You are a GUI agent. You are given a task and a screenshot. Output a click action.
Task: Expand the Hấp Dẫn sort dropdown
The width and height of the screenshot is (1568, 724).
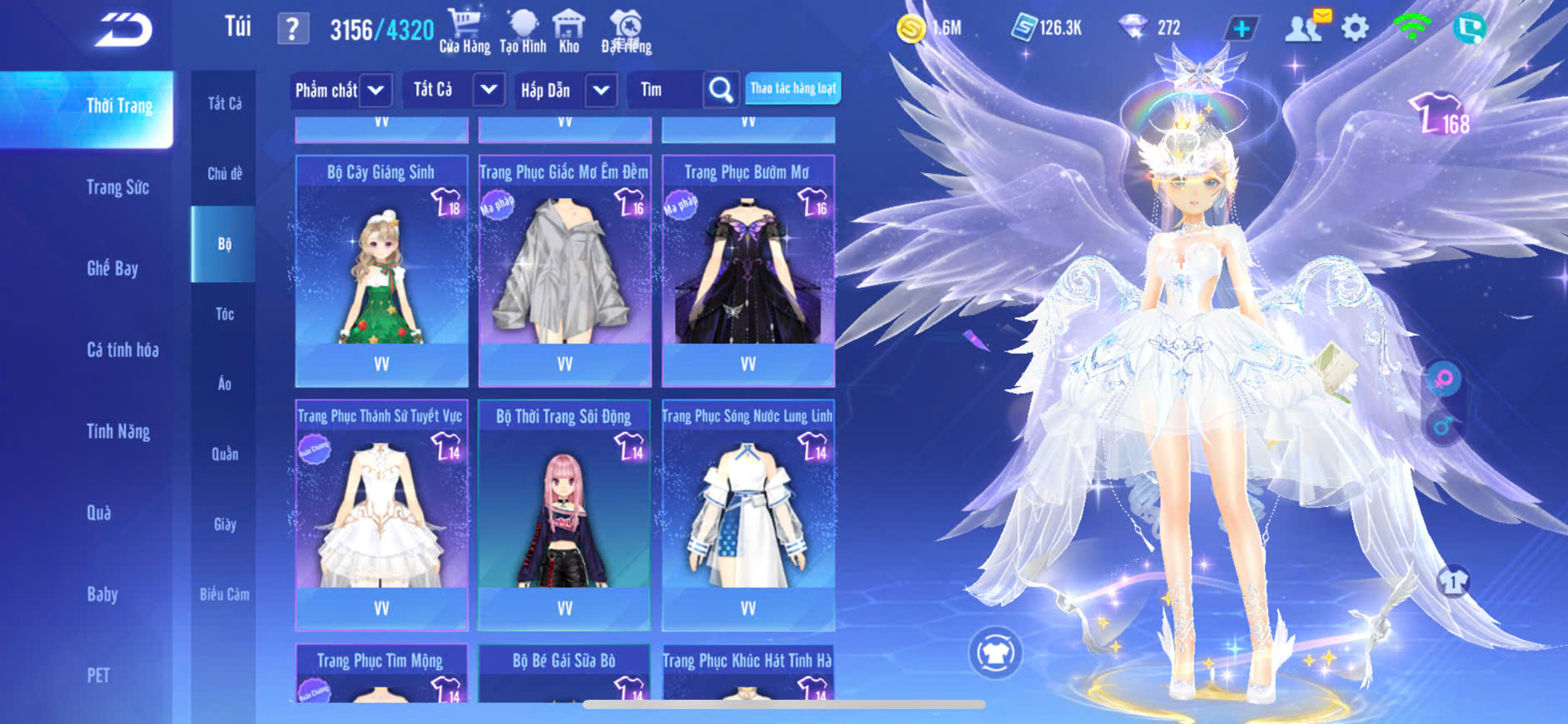600,90
